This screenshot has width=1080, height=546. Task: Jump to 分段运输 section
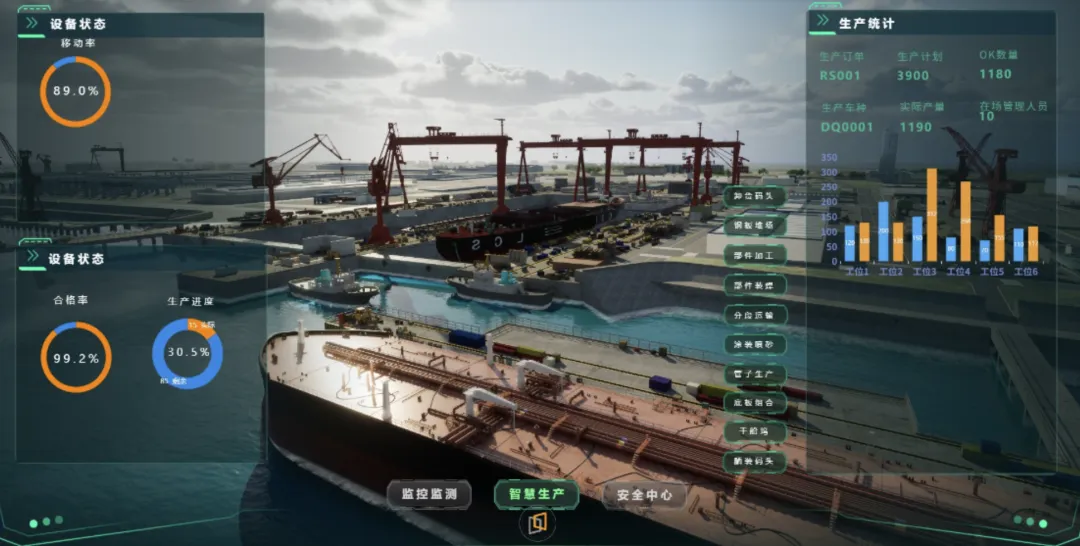click(x=754, y=314)
